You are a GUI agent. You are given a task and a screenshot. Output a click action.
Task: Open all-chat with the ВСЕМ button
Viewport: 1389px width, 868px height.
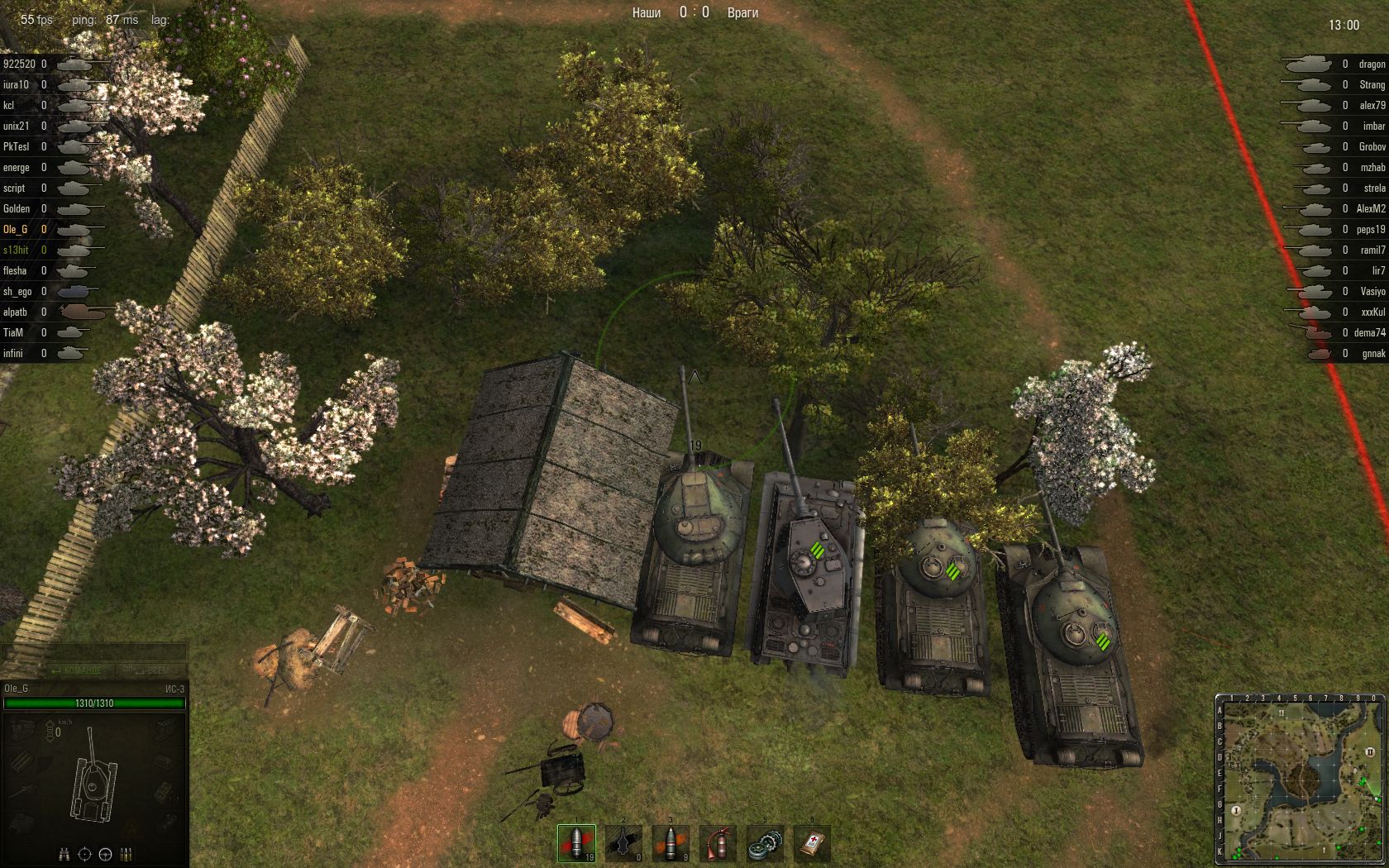pos(146,670)
